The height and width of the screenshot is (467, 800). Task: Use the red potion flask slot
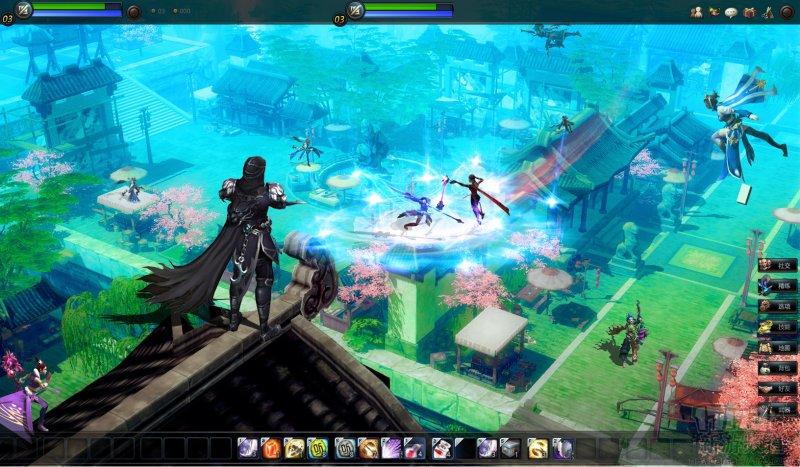pos(416,448)
